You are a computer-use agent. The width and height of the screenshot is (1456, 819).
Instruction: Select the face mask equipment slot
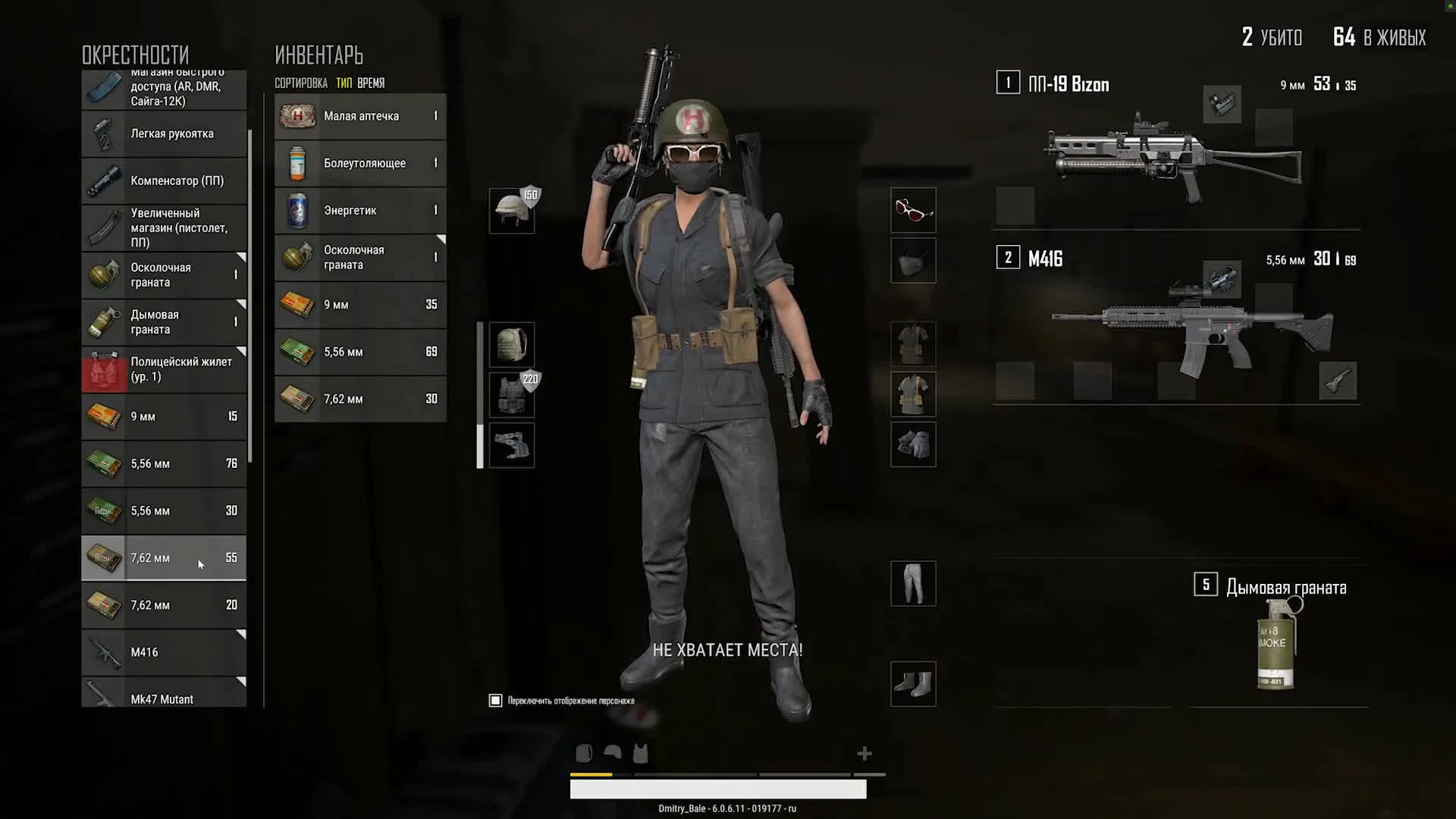click(912, 260)
